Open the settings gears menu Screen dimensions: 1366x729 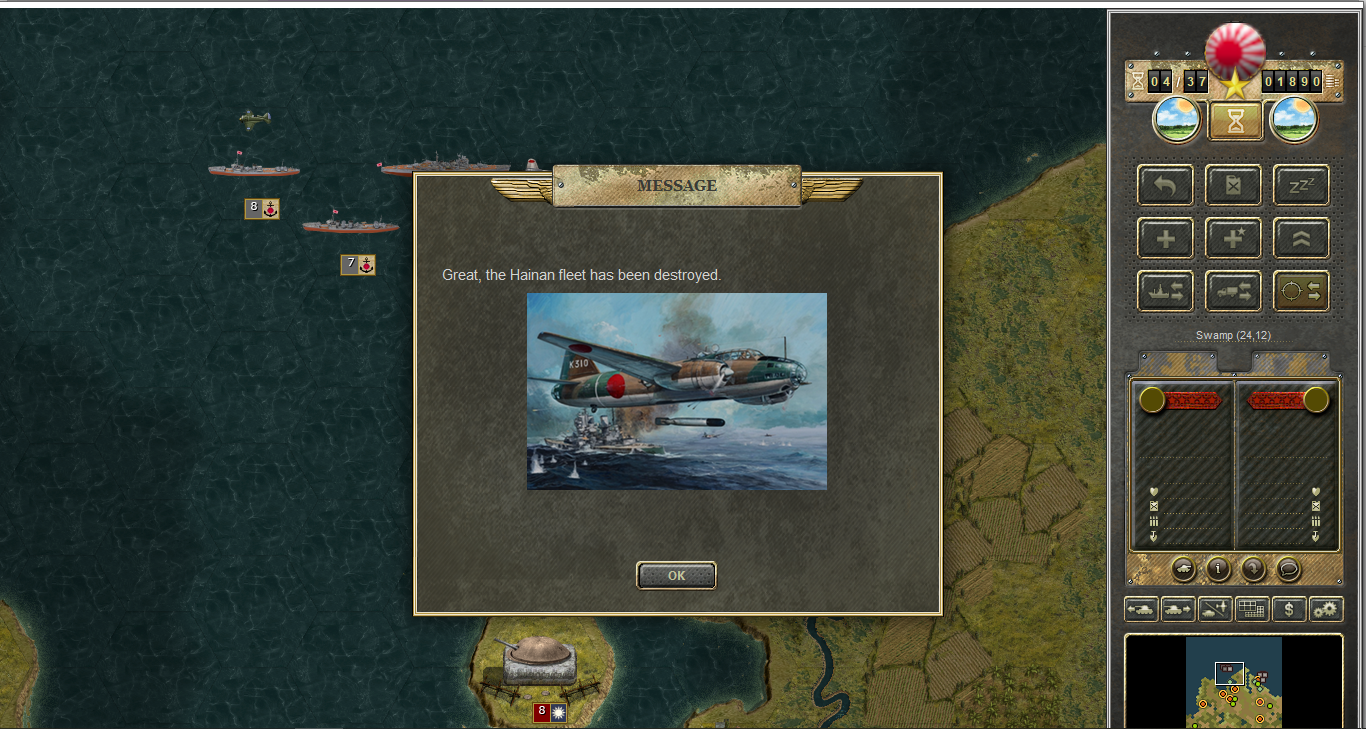pyautogui.click(x=1326, y=608)
